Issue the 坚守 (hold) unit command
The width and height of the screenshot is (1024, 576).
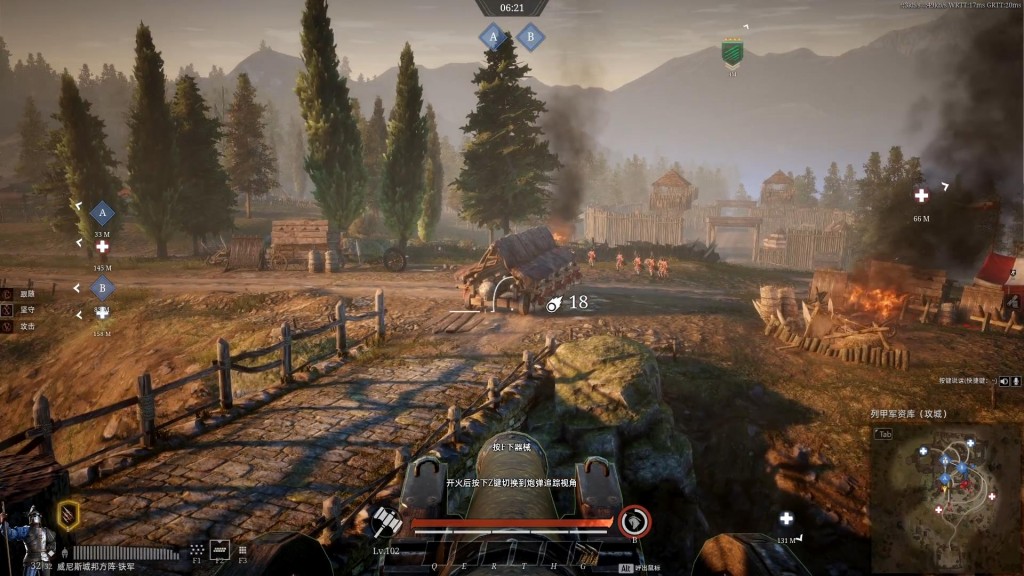[6, 311]
